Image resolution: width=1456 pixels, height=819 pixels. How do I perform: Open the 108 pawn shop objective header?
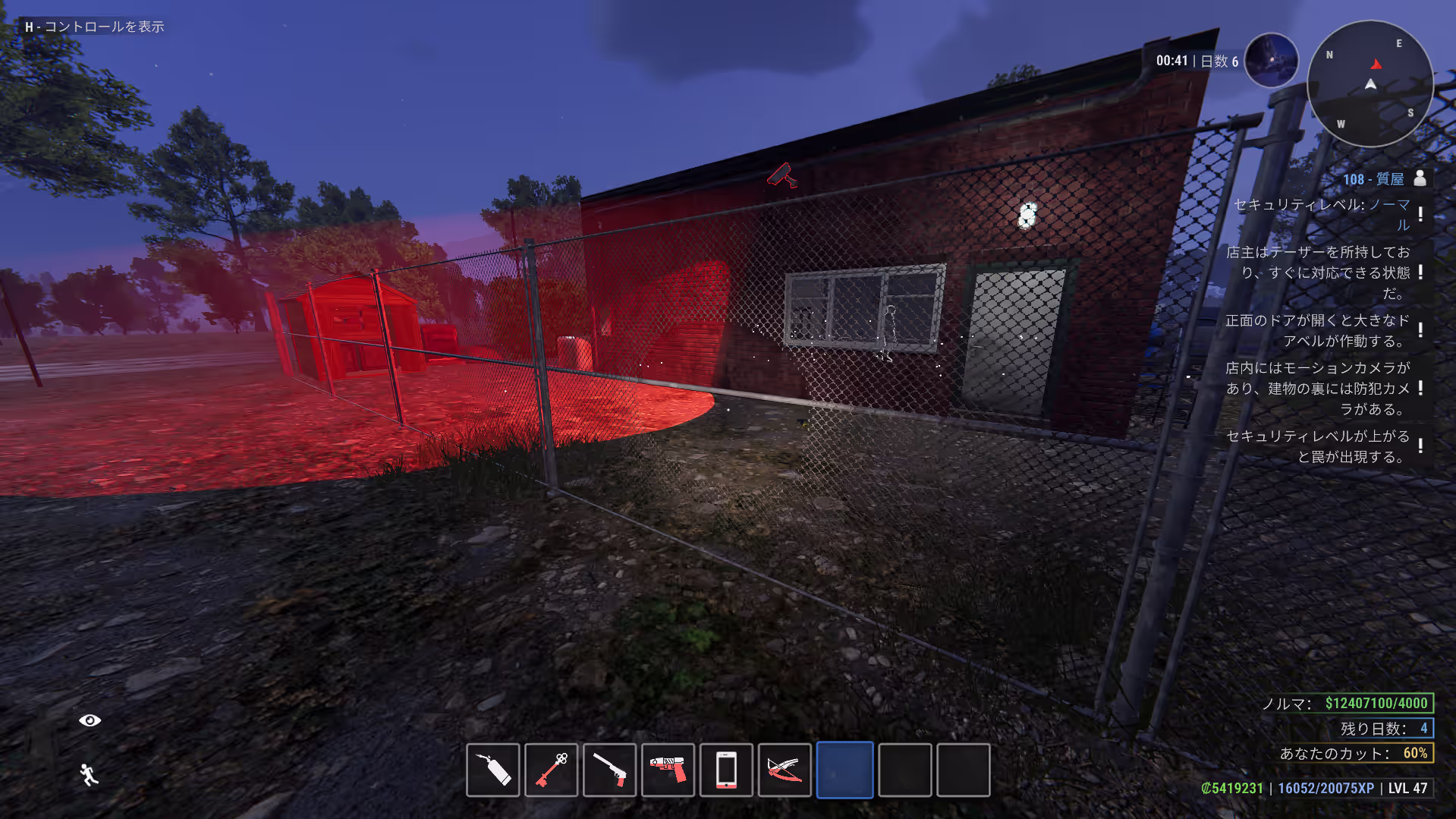coord(1373,179)
